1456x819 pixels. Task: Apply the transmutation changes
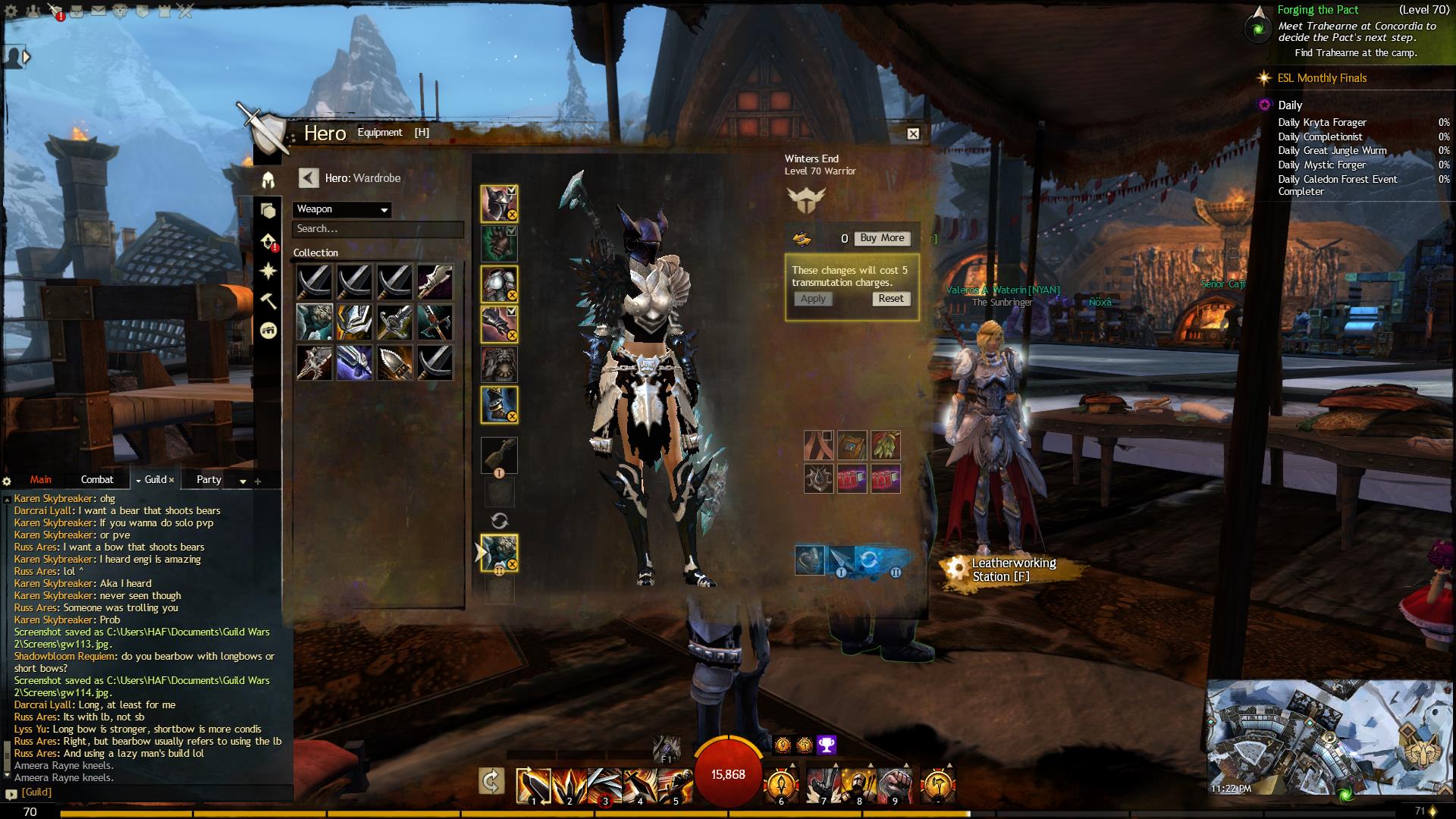[813, 299]
